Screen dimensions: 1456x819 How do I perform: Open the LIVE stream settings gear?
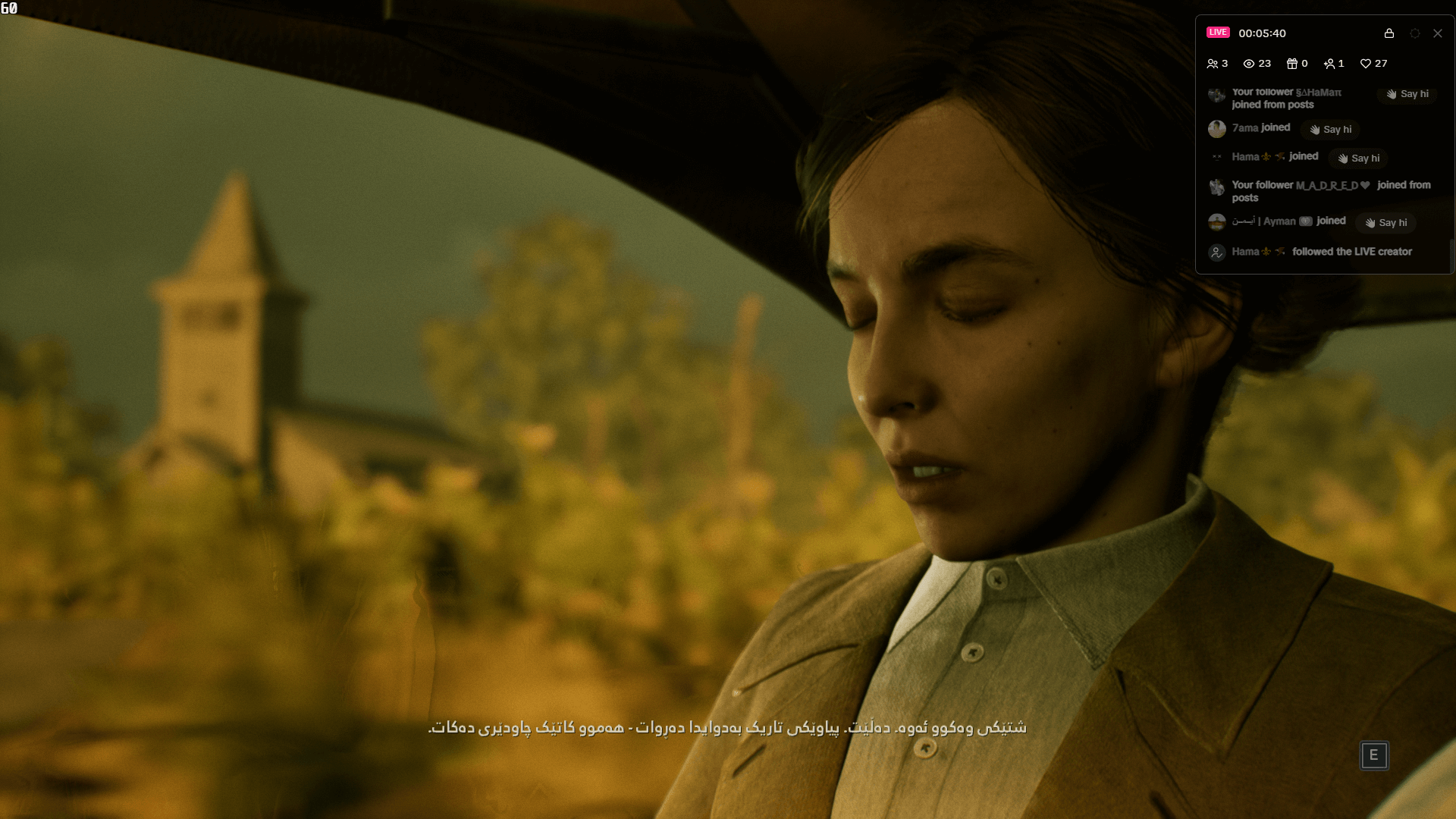(x=1414, y=33)
